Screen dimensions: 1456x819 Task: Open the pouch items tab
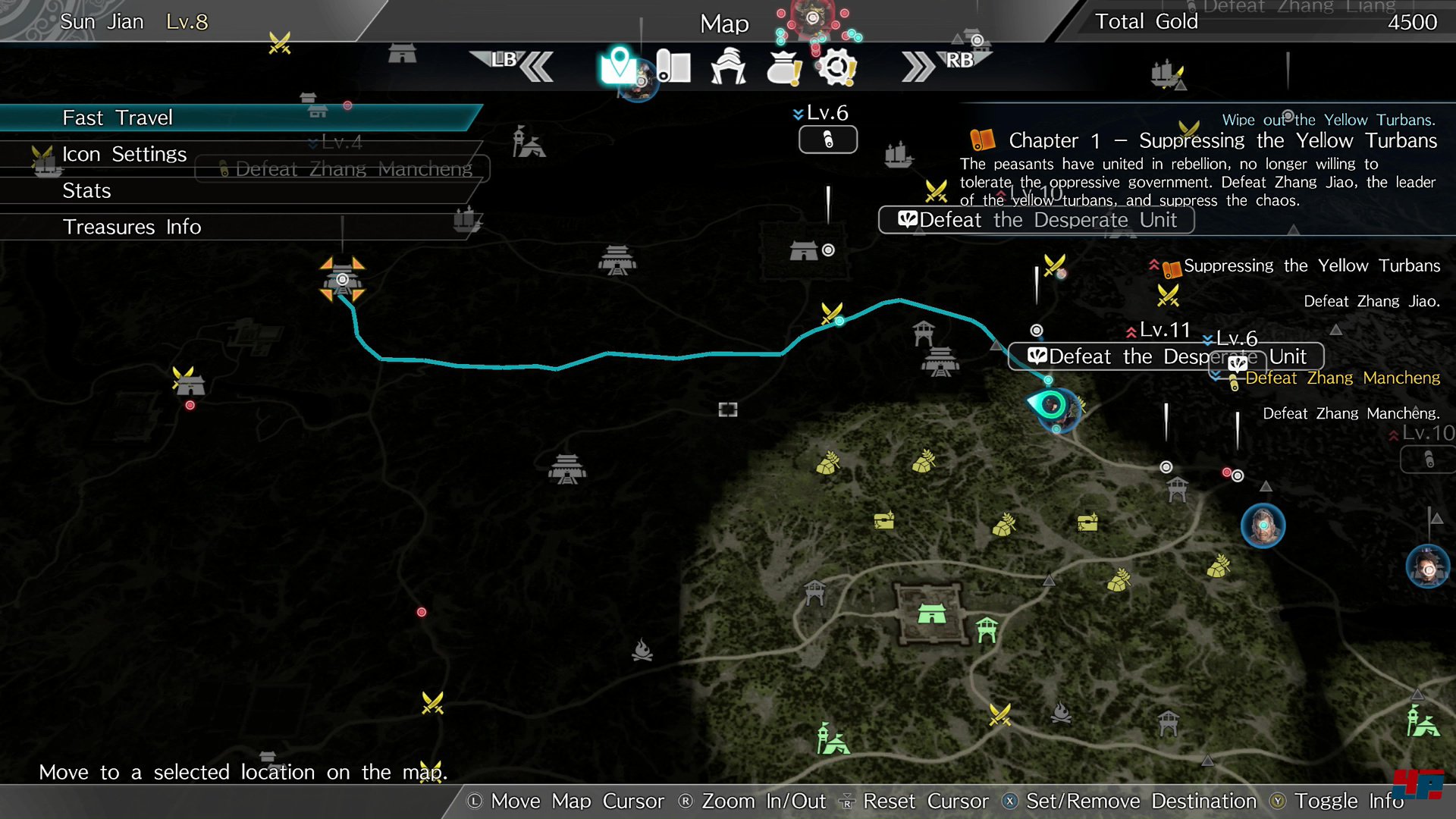(x=783, y=68)
